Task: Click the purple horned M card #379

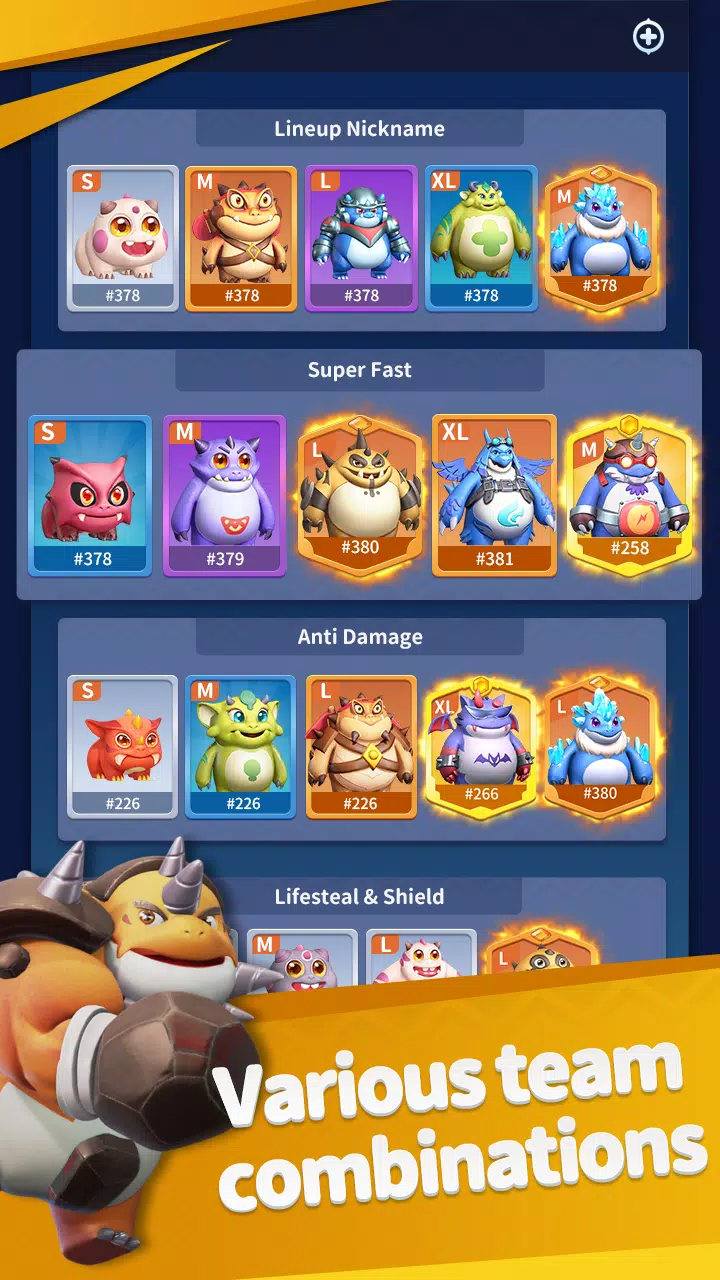Action: [x=225, y=495]
